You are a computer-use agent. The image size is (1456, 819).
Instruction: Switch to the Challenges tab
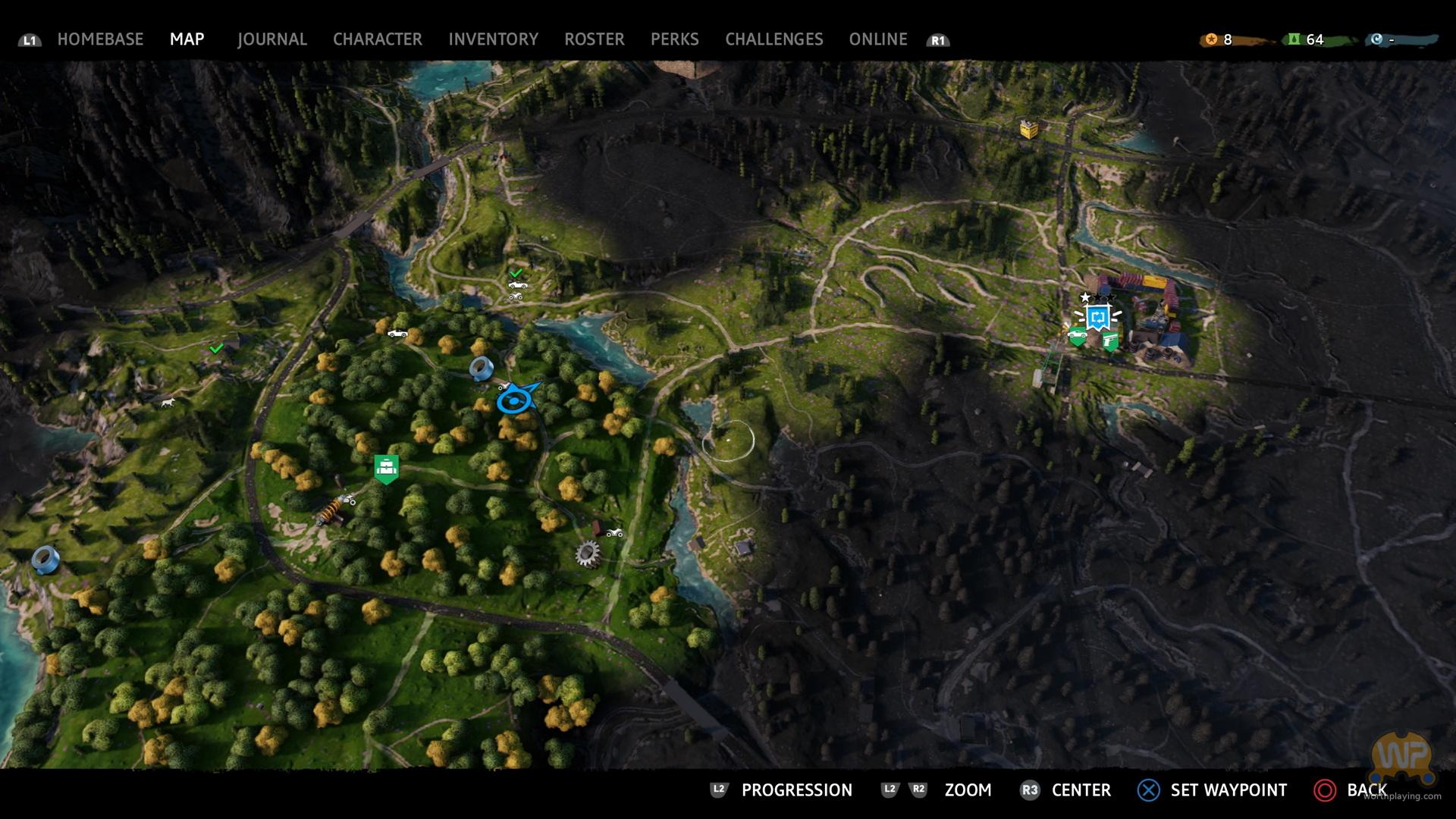pyautogui.click(x=773, y=39)
